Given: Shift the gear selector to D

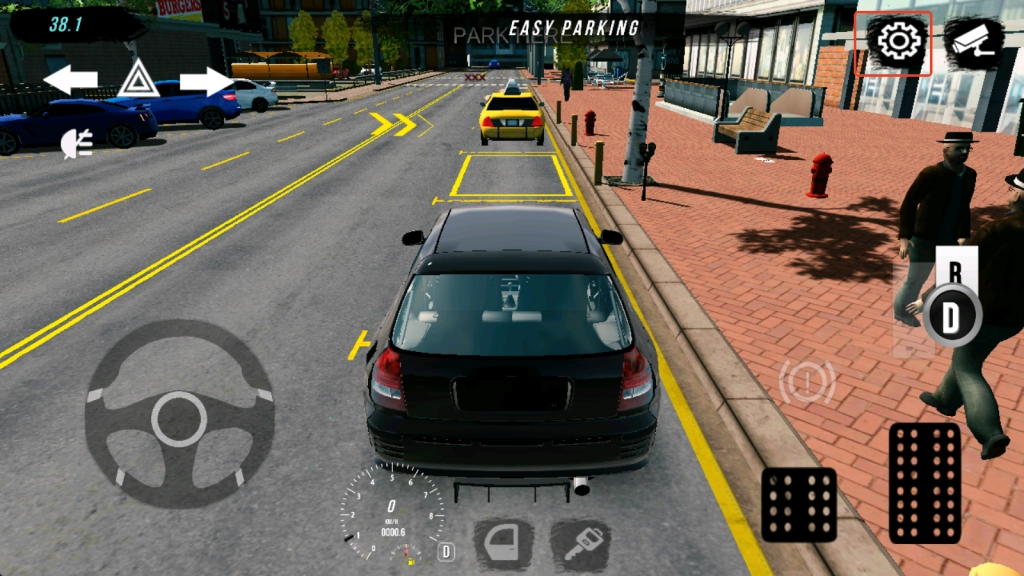Looking at the screenshot, I should pyautogui.click(x=950, y=318).
